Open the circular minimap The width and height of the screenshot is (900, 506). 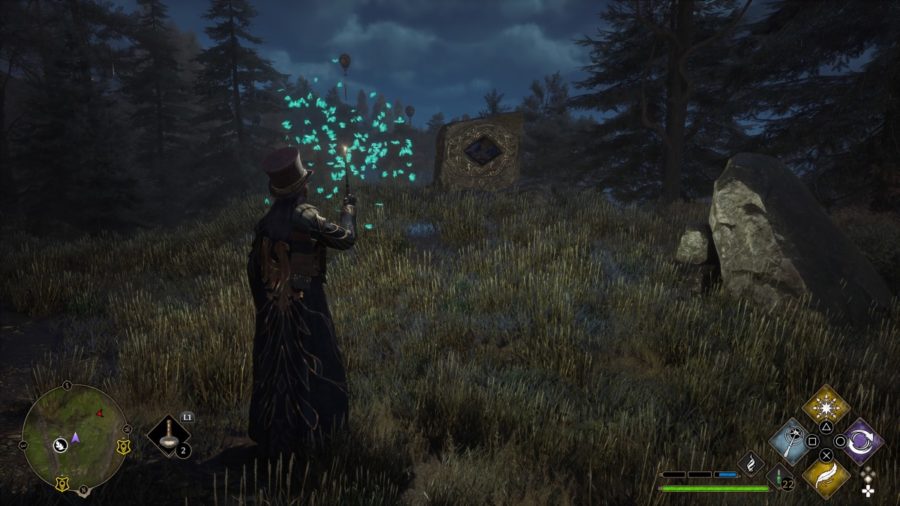[x=74, y=437]
